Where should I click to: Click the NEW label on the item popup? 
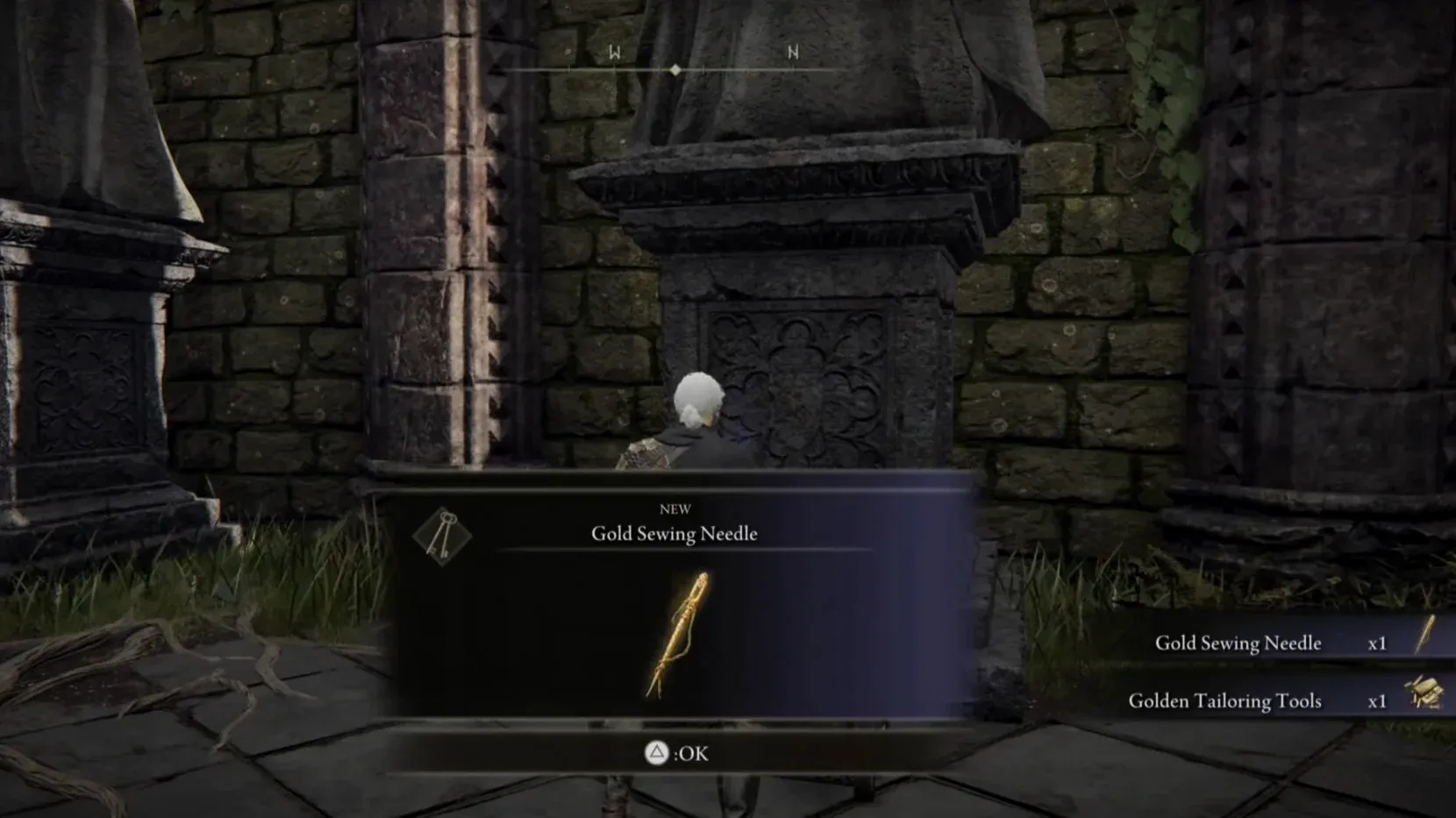point(674,508)
